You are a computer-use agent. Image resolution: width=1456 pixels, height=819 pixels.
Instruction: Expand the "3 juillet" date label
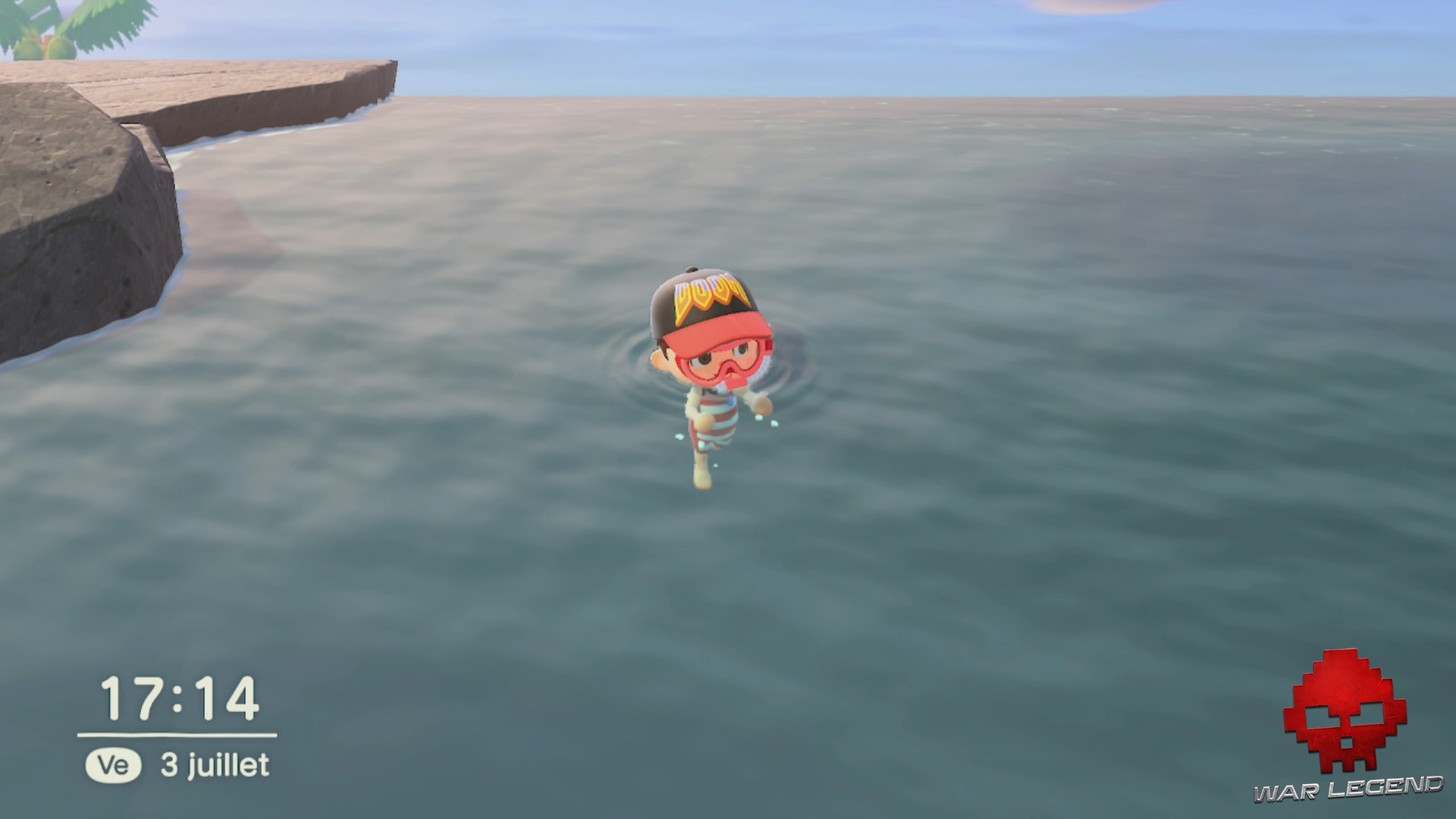point(212,766)
